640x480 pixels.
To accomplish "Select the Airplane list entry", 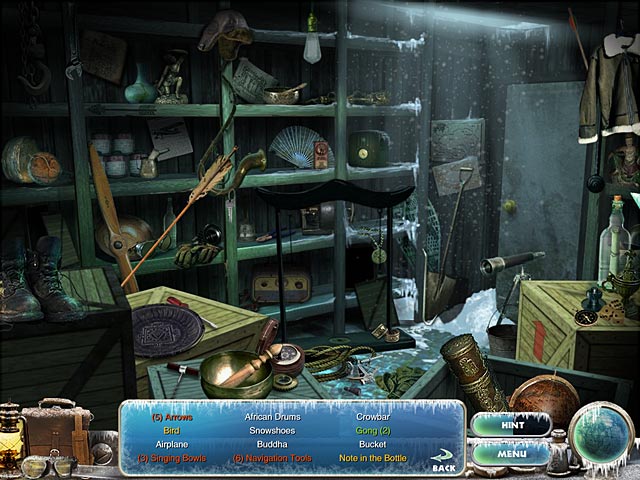I will click(x=171, y=442).
